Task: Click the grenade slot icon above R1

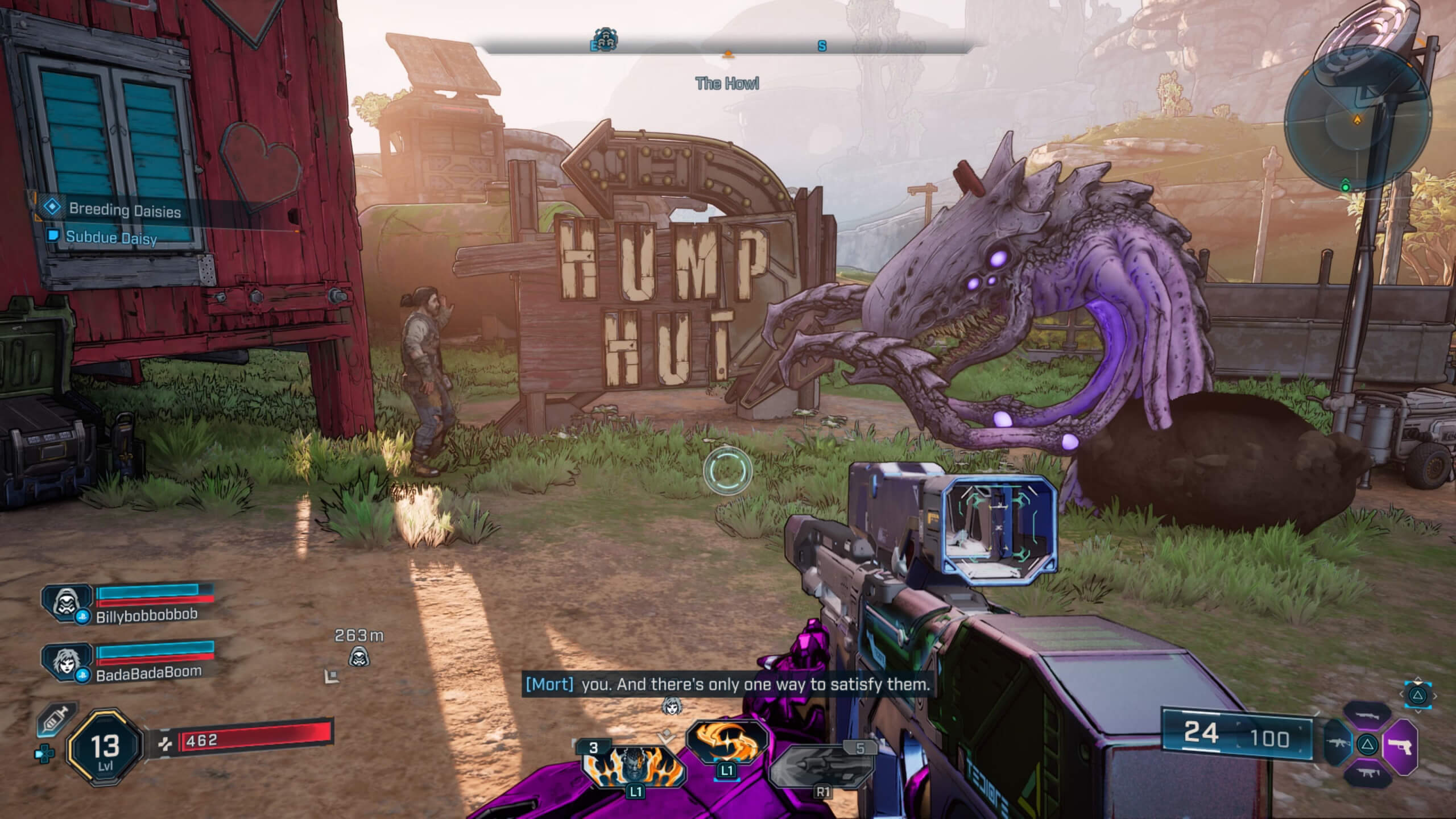Action: pyautogui.click(x=822, y=766)
